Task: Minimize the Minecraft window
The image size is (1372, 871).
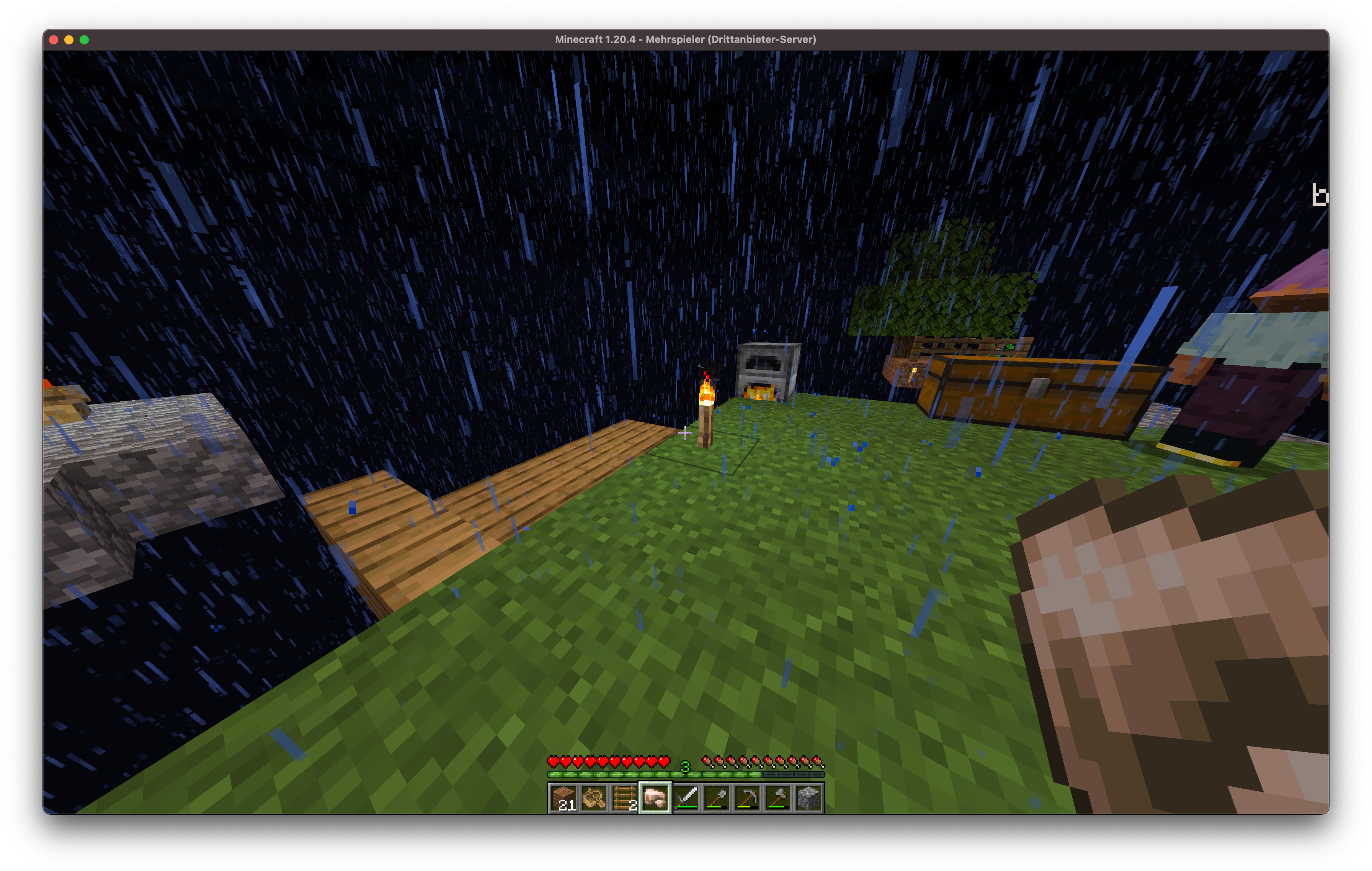Action: tap(69, 40)
